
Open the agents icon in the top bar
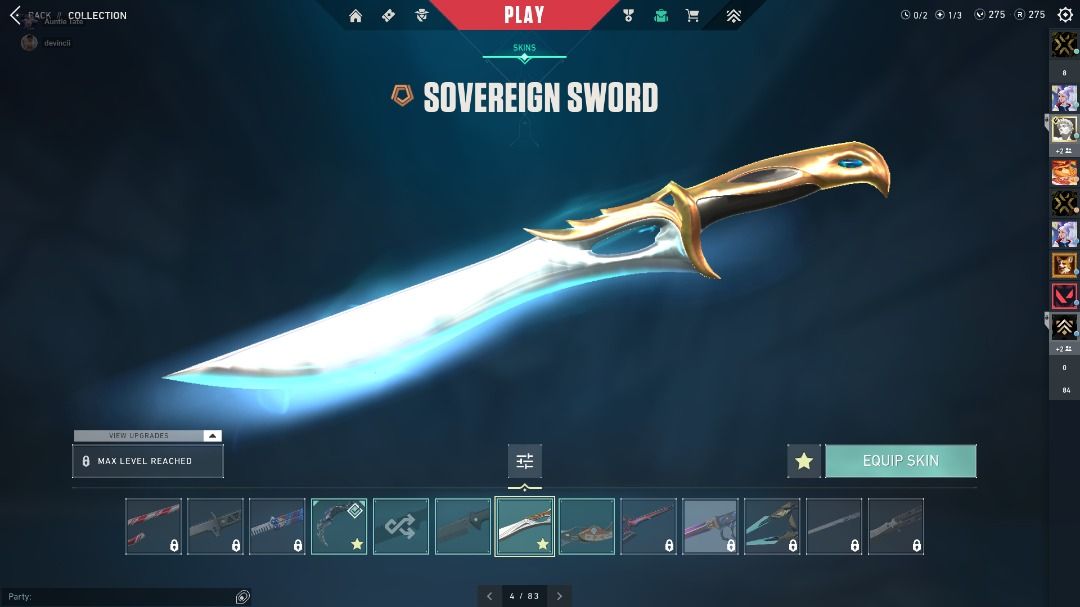pyautogui.click(x=421, y=15)
